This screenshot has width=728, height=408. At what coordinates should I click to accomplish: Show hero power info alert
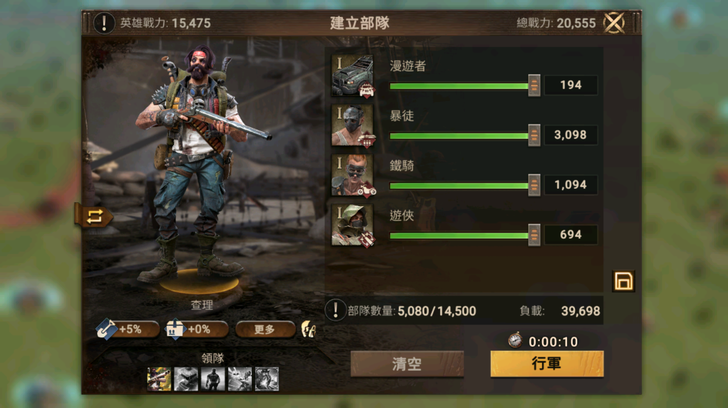pyautogui.click(x=105, y=23)
